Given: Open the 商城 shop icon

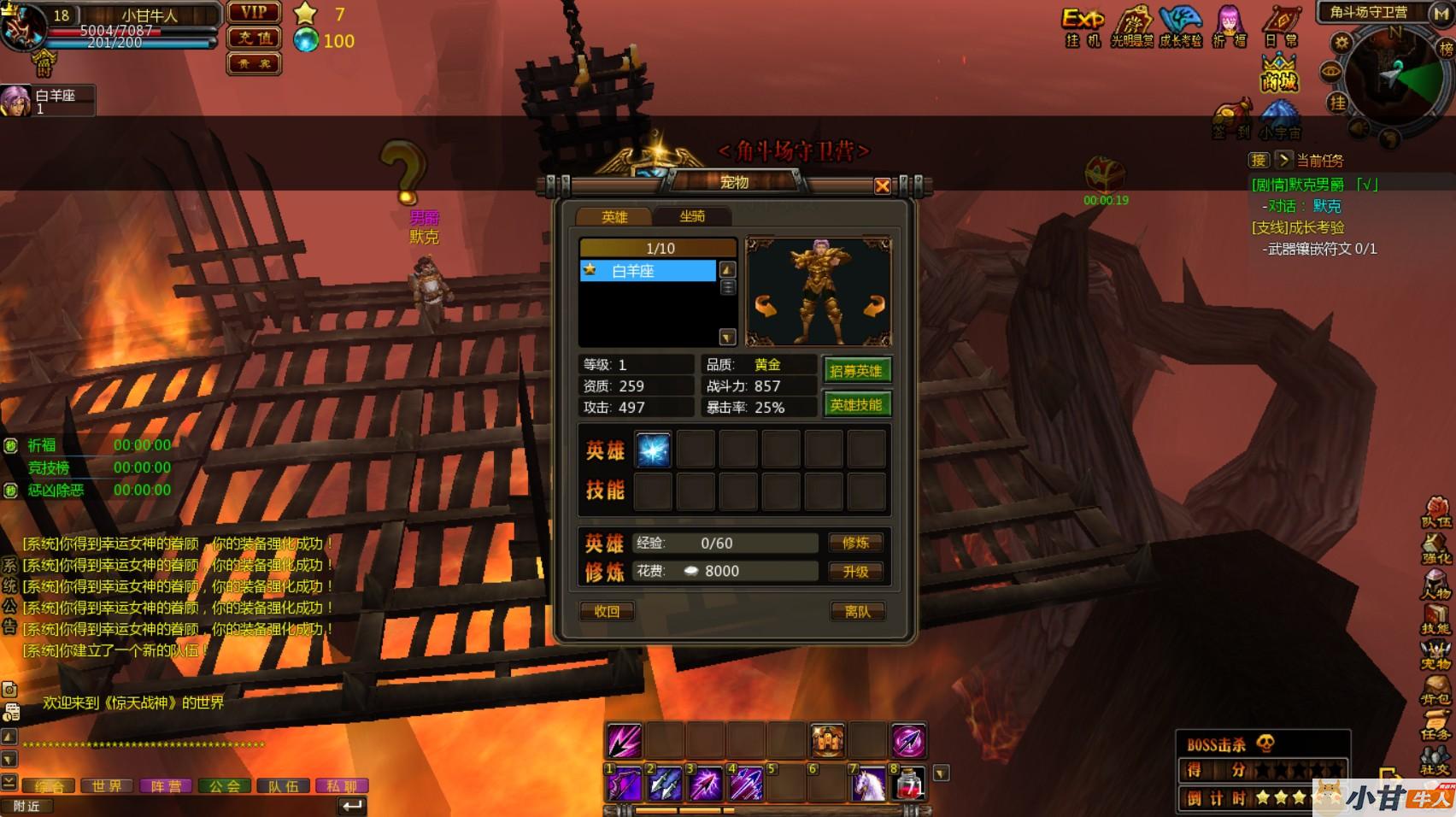Looking at the screenshot, I should tap(1279, 73).
